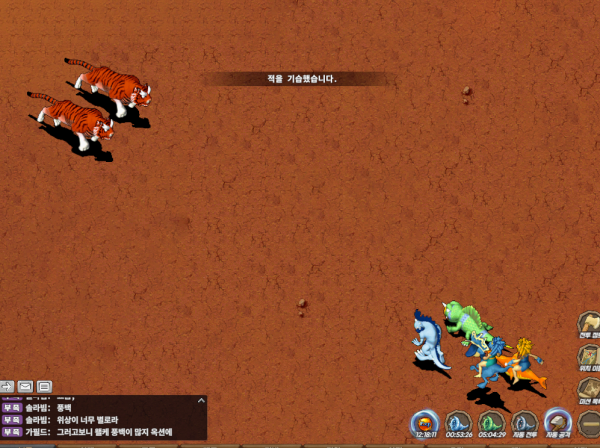This screenshot has width=600, height=448.
Task: Click the arrow button above the chat
Action: pyautogui.click(x=6, y=386)
